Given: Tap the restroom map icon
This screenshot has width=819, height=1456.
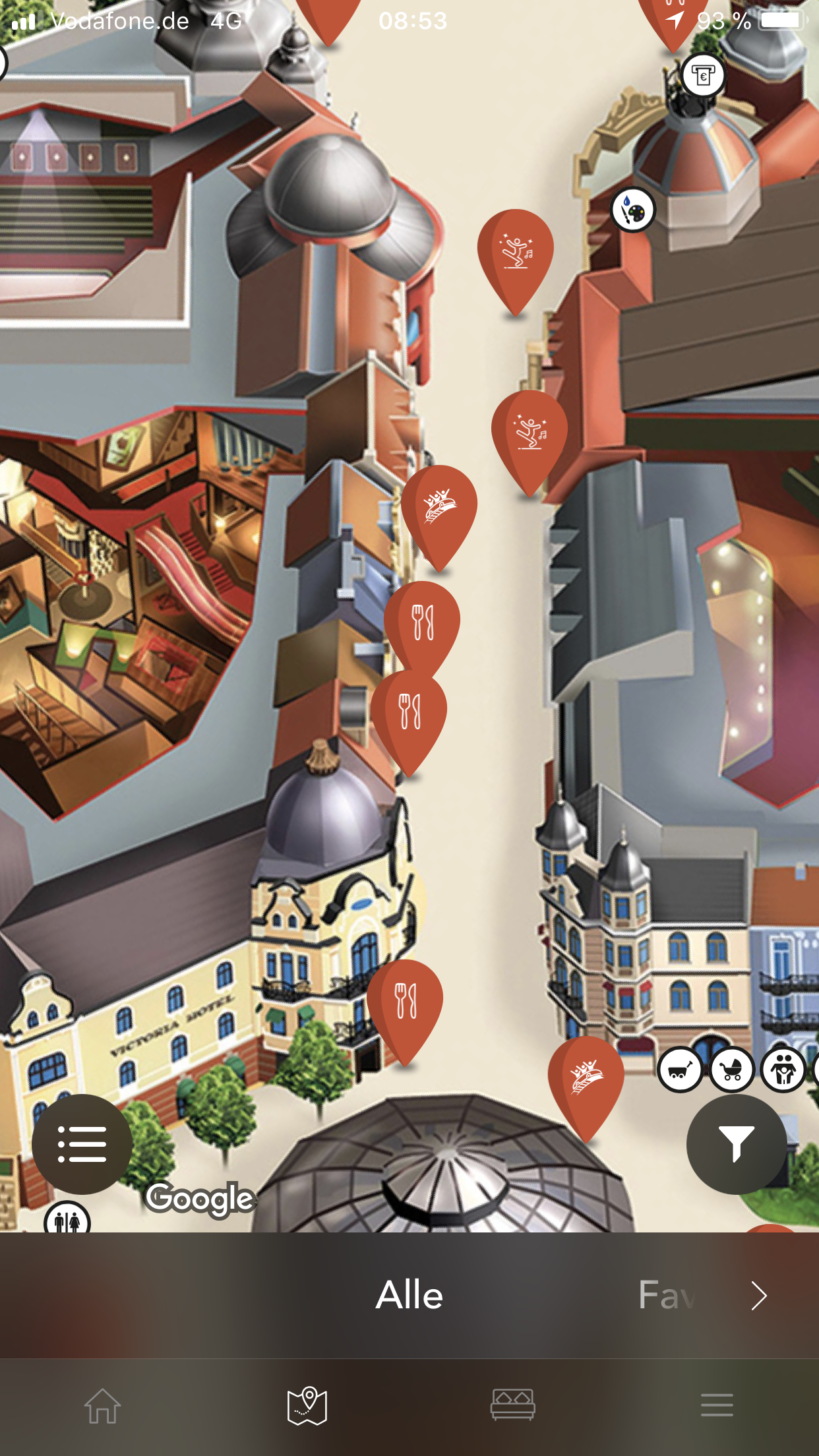Looking at the screenshot, I should tap(67, 1221).
